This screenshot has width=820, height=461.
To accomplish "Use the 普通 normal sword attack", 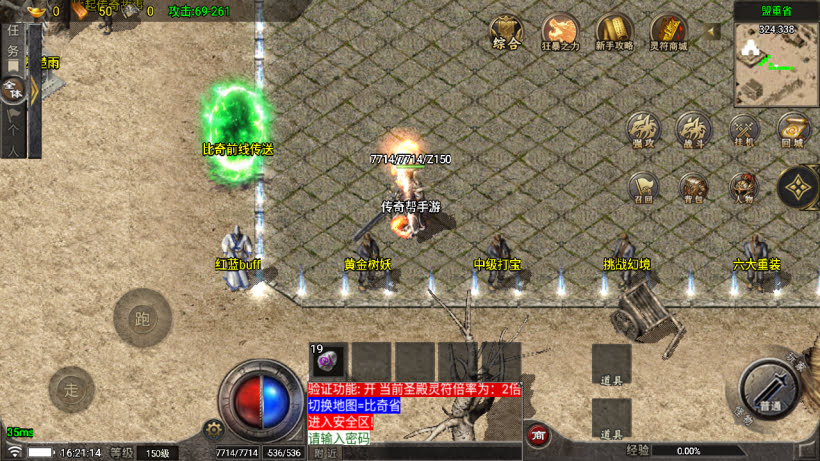I will [x=771, y=390].
